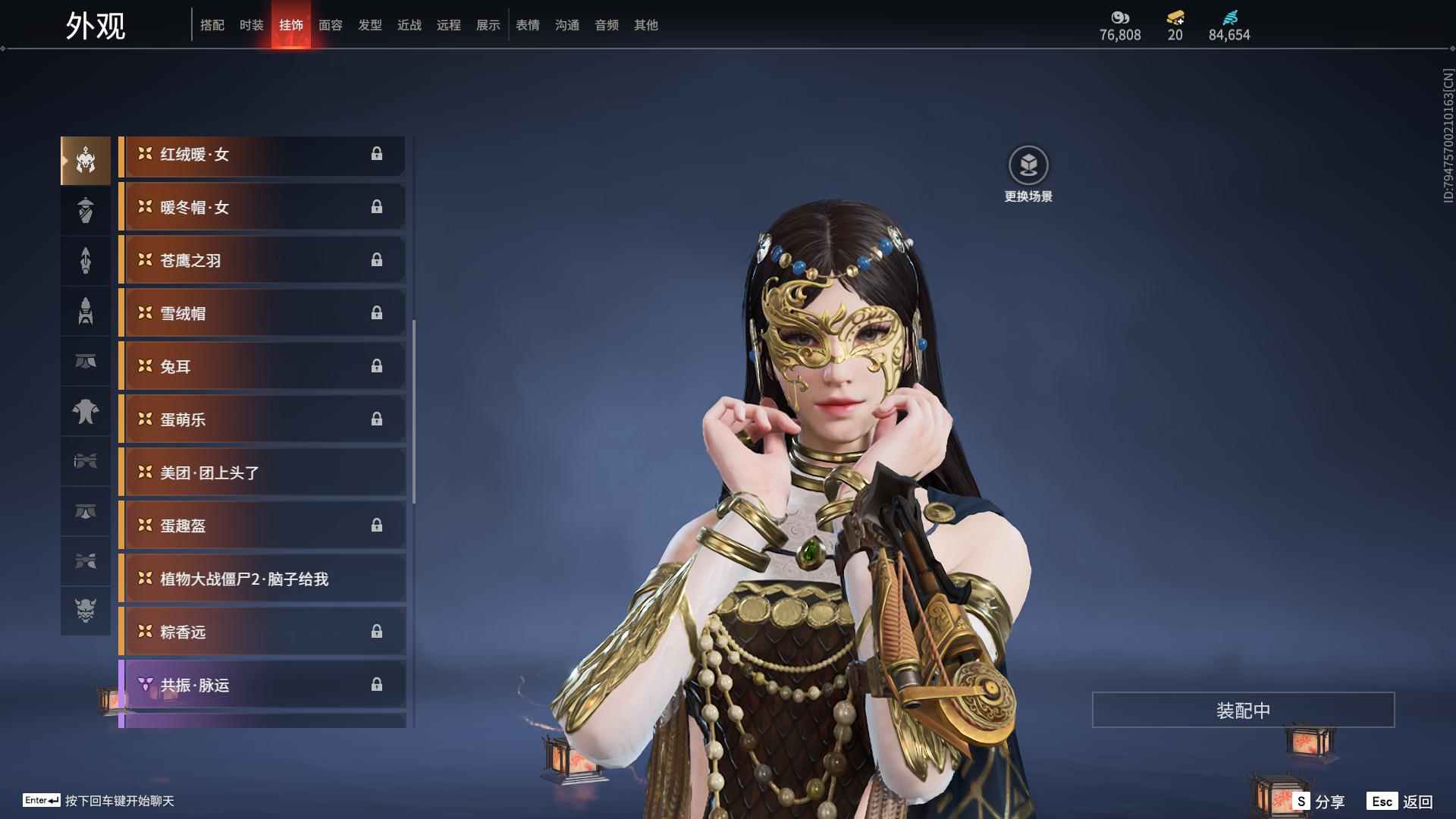
Task: Open the 近战 weapon tab
Action: click(x=409, y=25)
